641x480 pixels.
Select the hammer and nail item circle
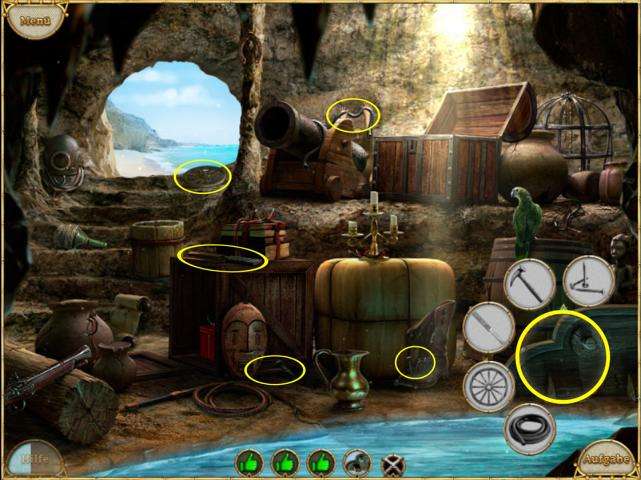pyautogui.click(x=588, y=281)
